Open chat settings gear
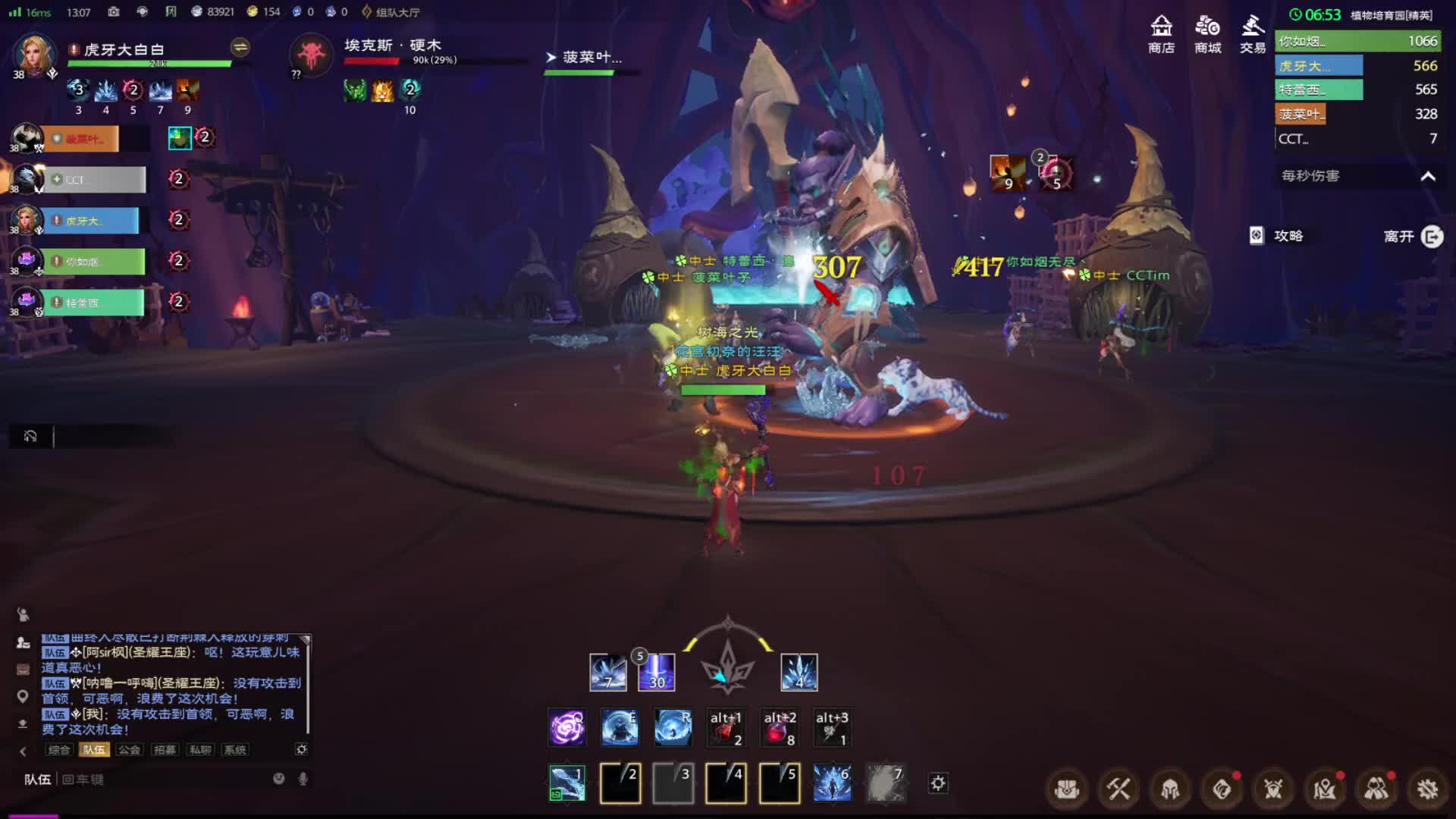The image size is (1456, 819). [x=301, y=749]
